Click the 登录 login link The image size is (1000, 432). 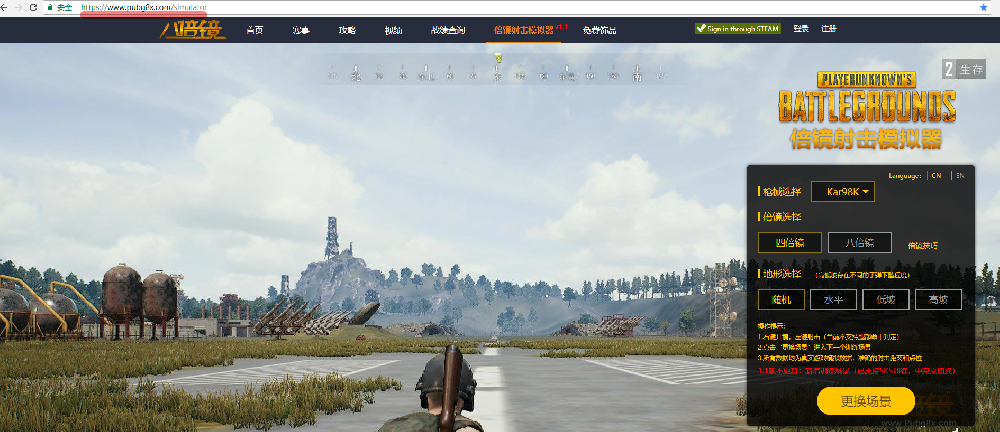click(x=801, y=29)
